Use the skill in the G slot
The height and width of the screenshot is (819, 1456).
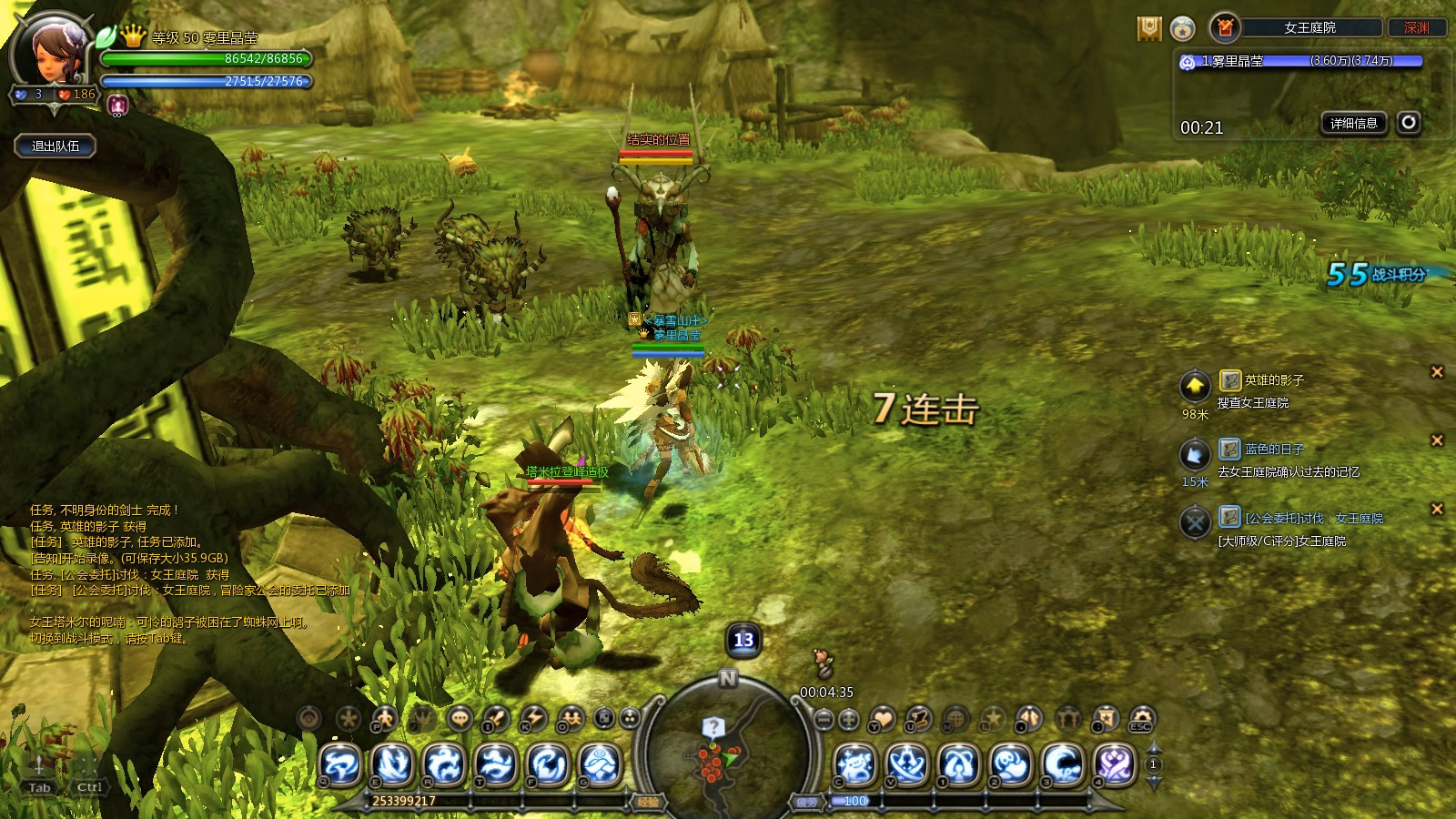pyautogui.click(x=600, y=765)
